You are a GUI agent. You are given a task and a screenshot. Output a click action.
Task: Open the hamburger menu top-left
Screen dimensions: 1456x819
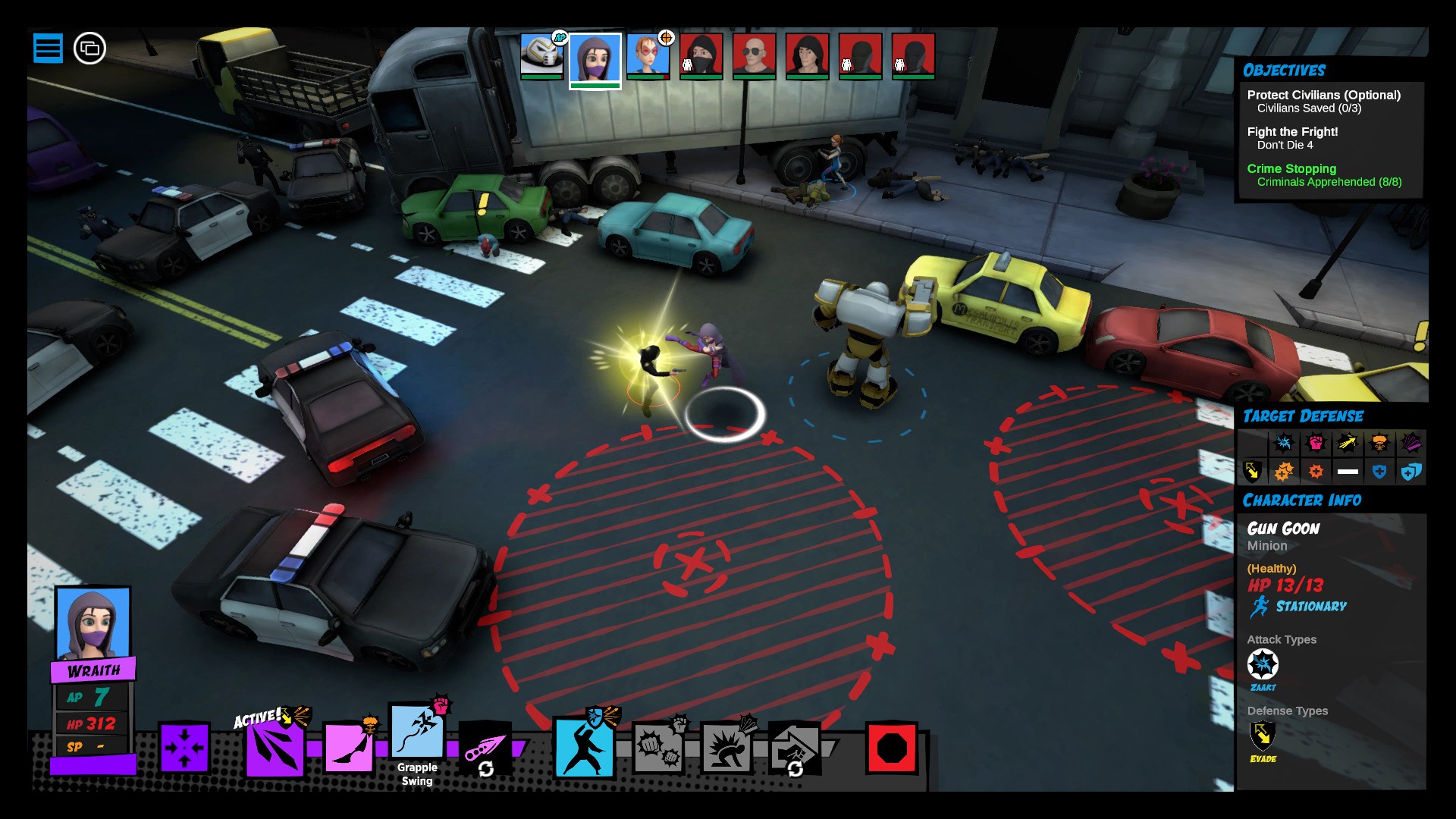tap(49, 48)
